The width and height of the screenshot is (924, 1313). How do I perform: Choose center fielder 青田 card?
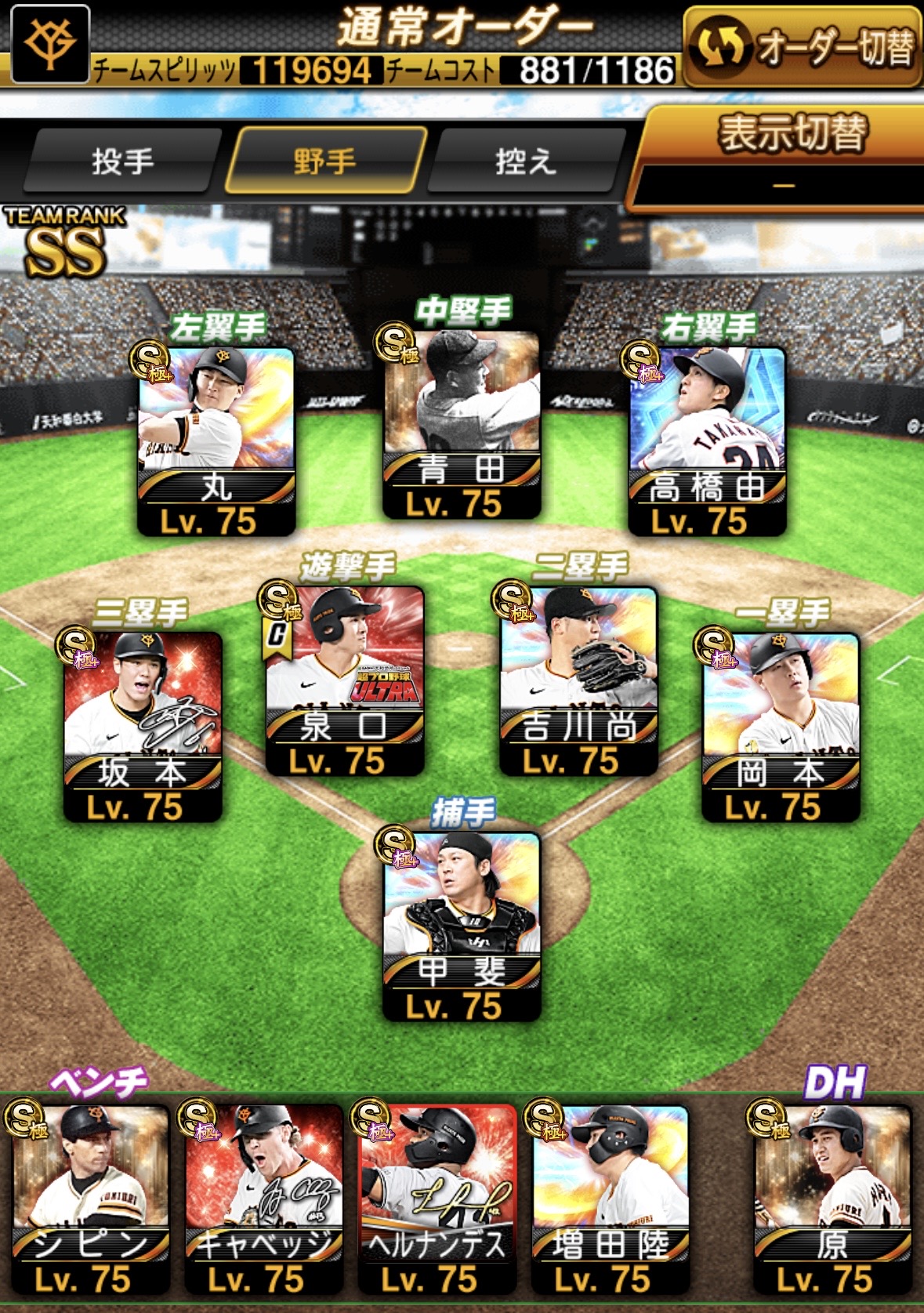point(462,424)
